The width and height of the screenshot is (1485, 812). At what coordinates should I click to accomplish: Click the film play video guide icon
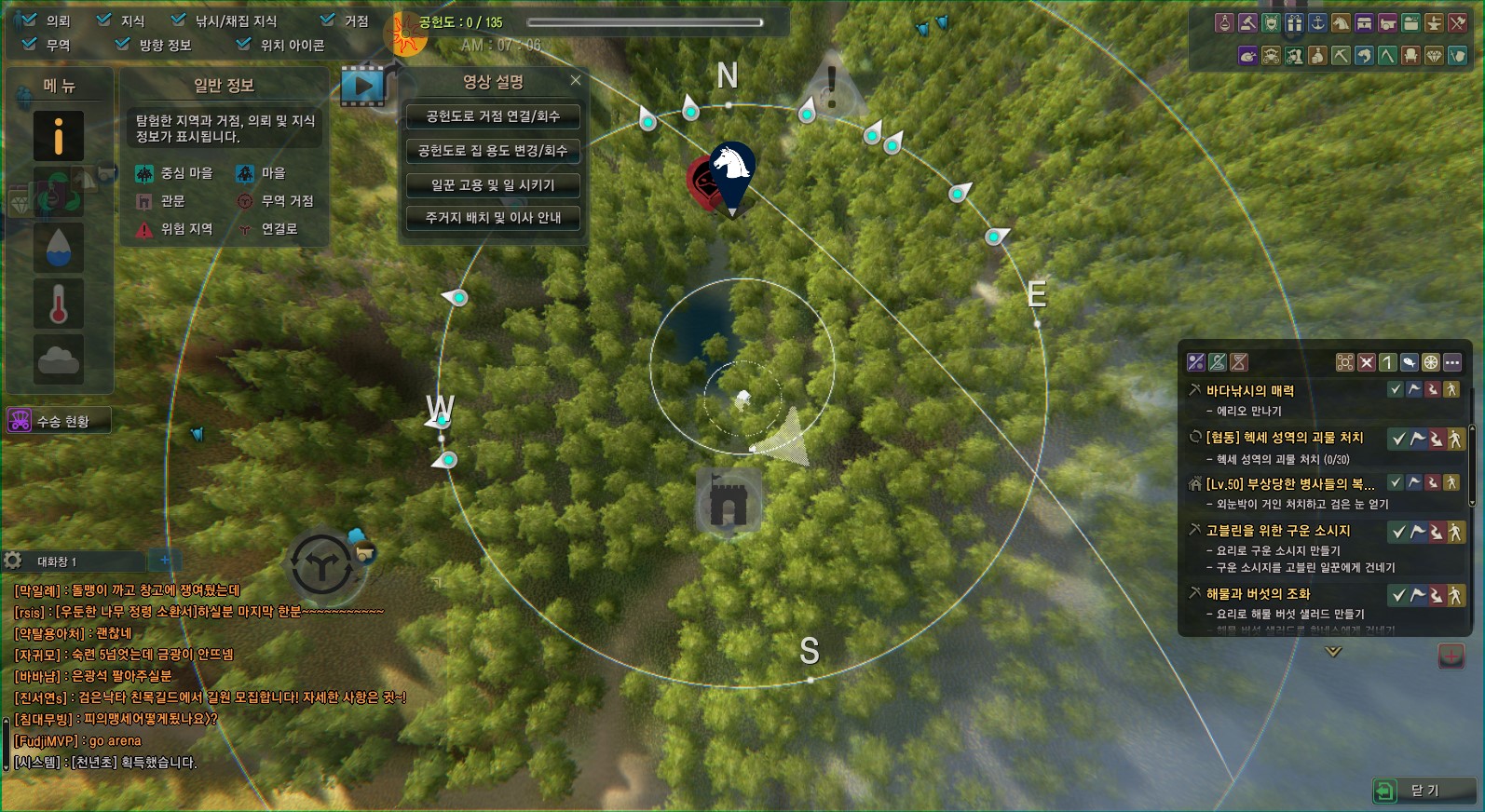[362, 87]
